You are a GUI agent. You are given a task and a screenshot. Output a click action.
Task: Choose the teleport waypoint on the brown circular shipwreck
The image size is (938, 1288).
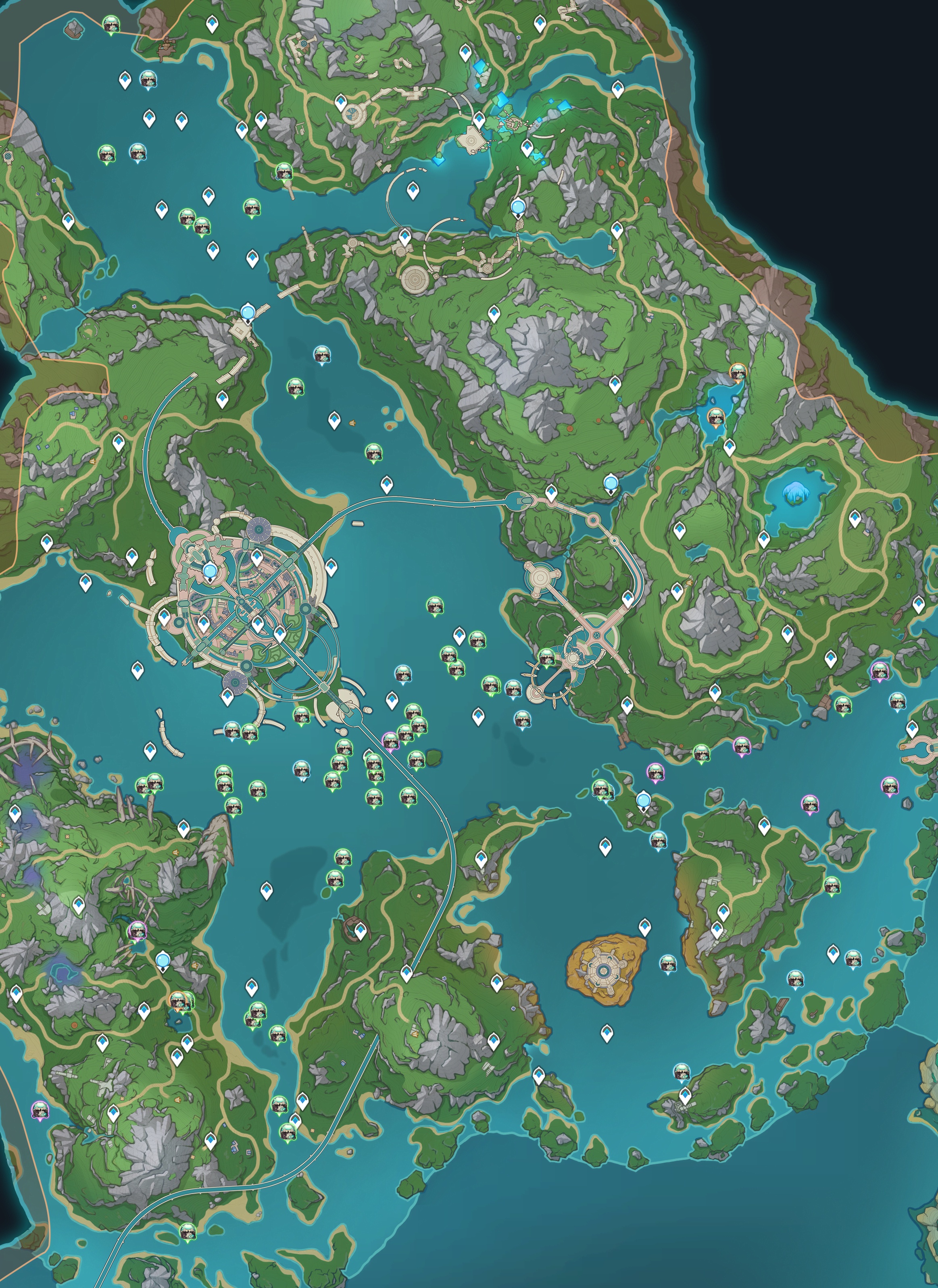pos(360,930)
